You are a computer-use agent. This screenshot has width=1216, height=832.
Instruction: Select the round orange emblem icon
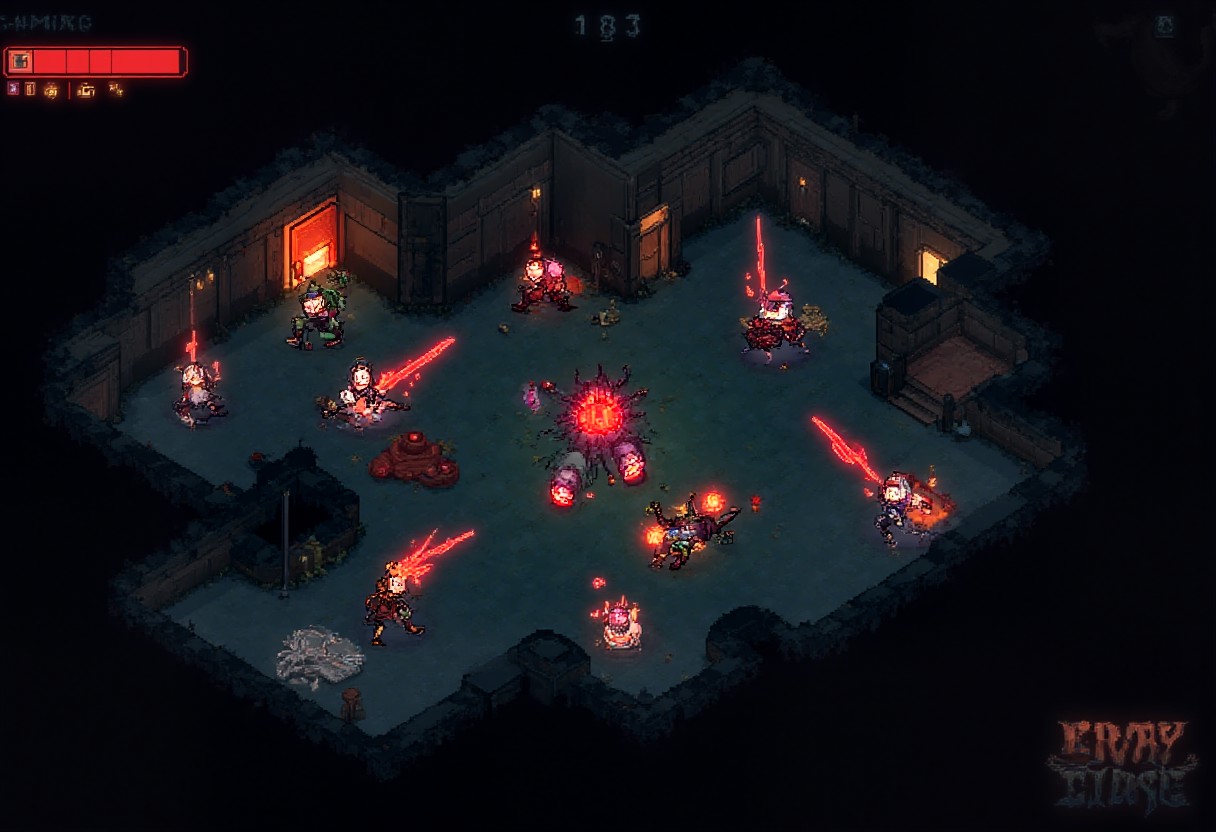(50, 90)
